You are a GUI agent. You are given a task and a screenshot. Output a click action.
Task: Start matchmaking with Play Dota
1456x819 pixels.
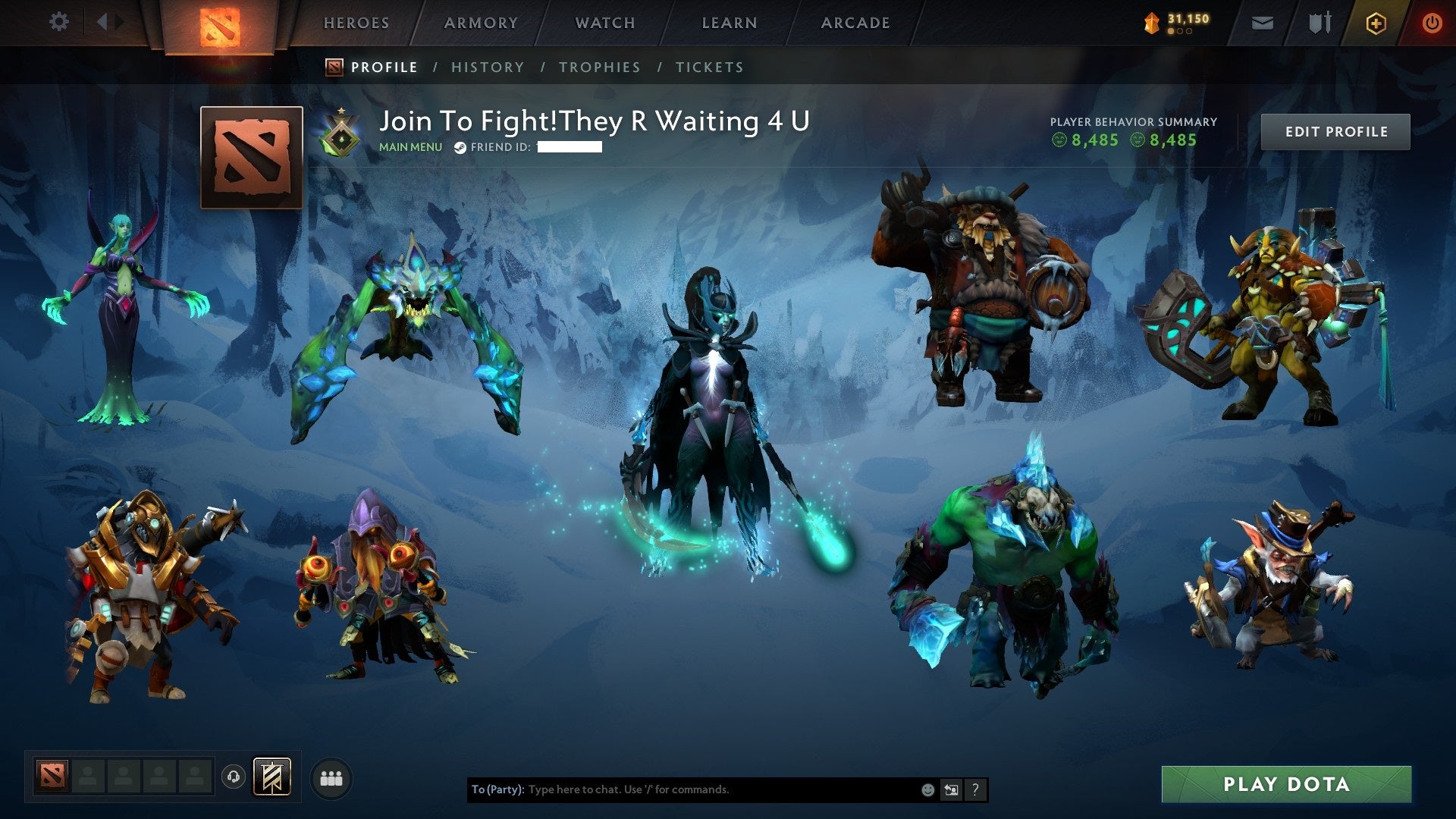1286,784
